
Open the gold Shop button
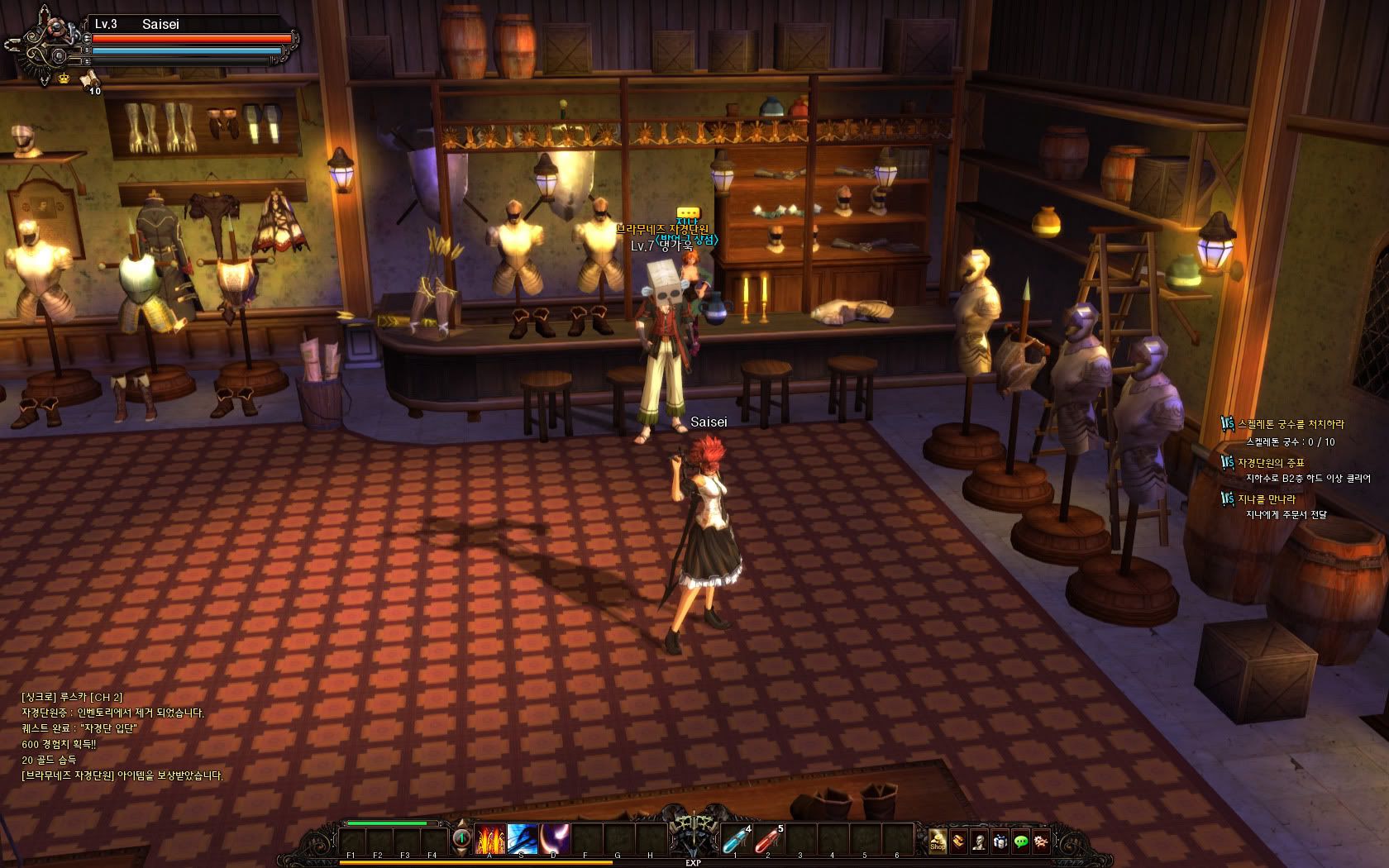point(938,842)
